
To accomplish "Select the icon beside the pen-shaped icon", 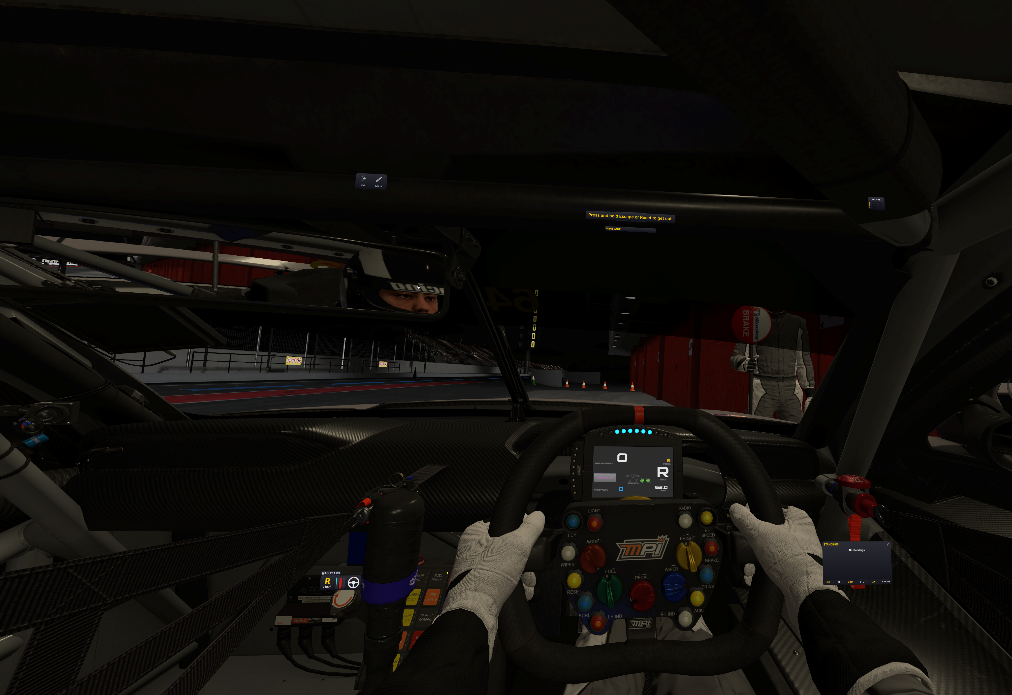I will click(364, 181).
